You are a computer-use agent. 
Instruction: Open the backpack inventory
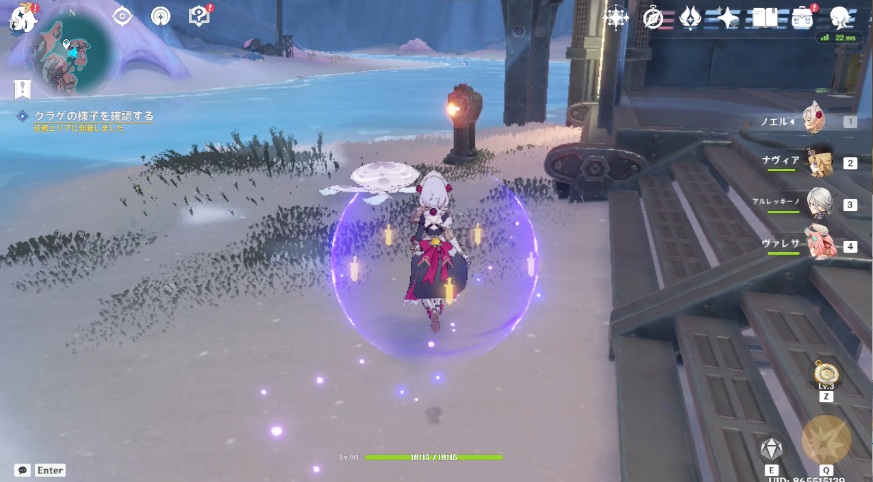pyautogui.click(x=802, y=18)
